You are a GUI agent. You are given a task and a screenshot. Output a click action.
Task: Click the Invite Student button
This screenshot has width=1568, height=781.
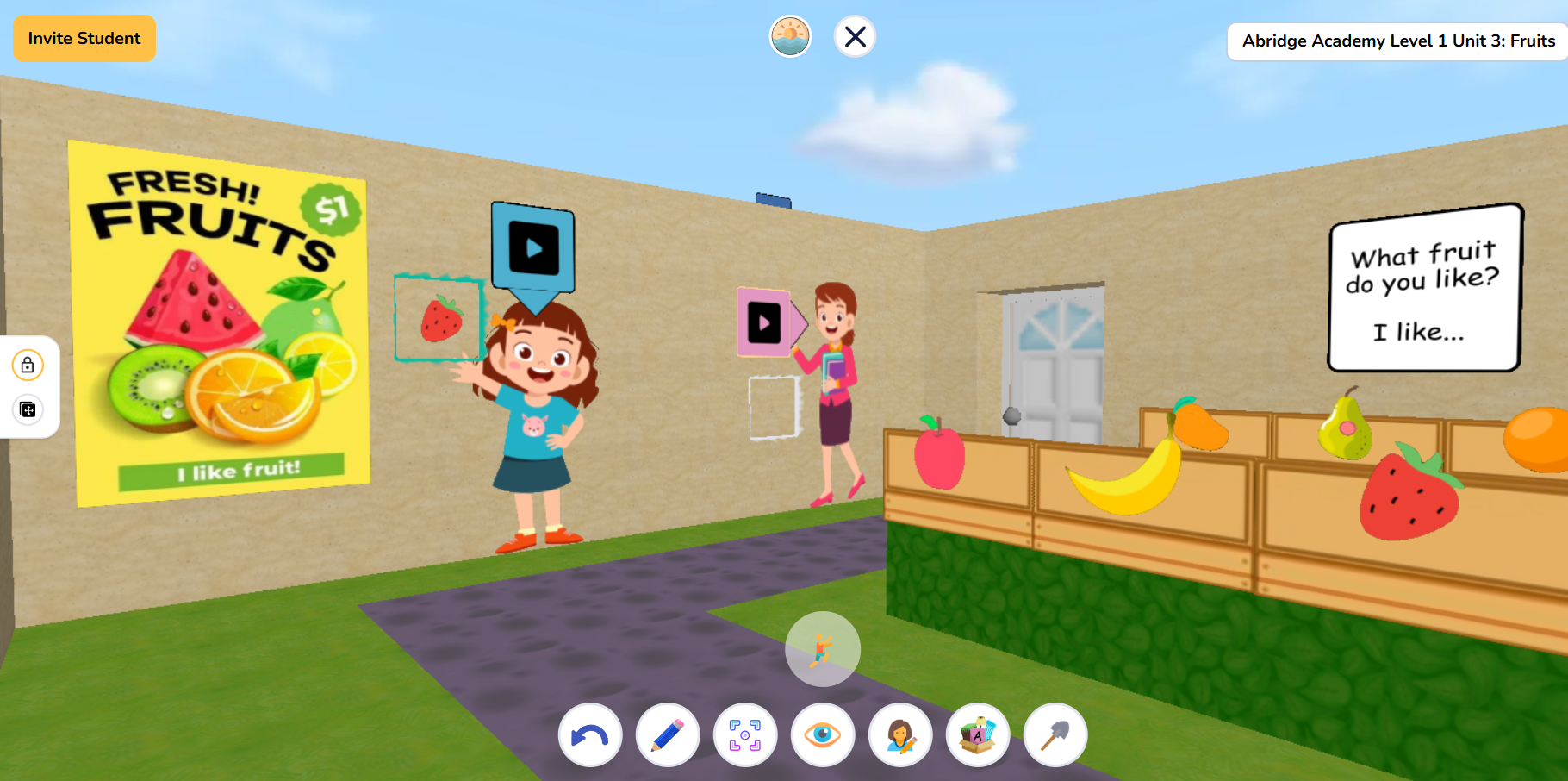84,38
